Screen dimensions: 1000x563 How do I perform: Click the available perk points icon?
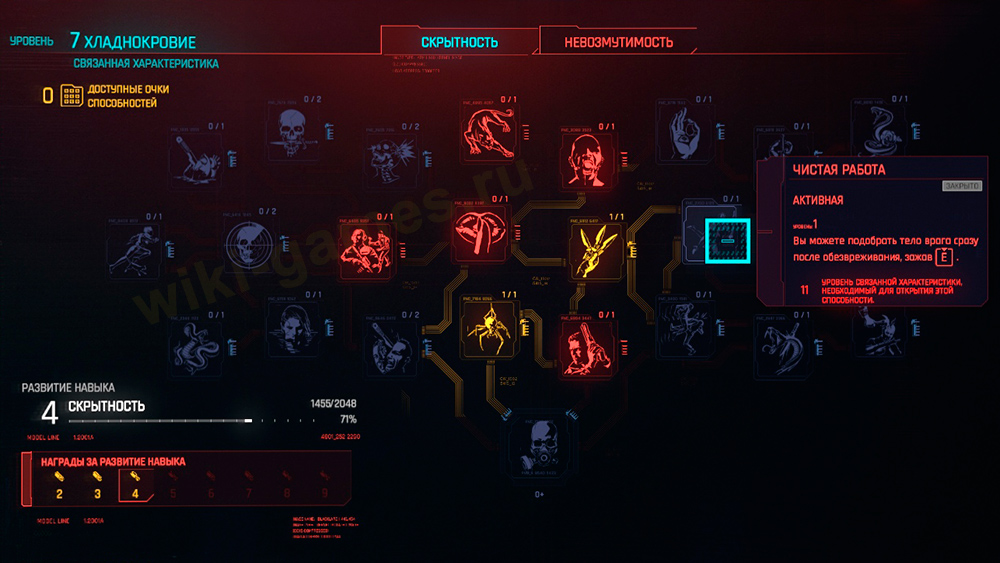pyautogui.click(x=71, y=96)
